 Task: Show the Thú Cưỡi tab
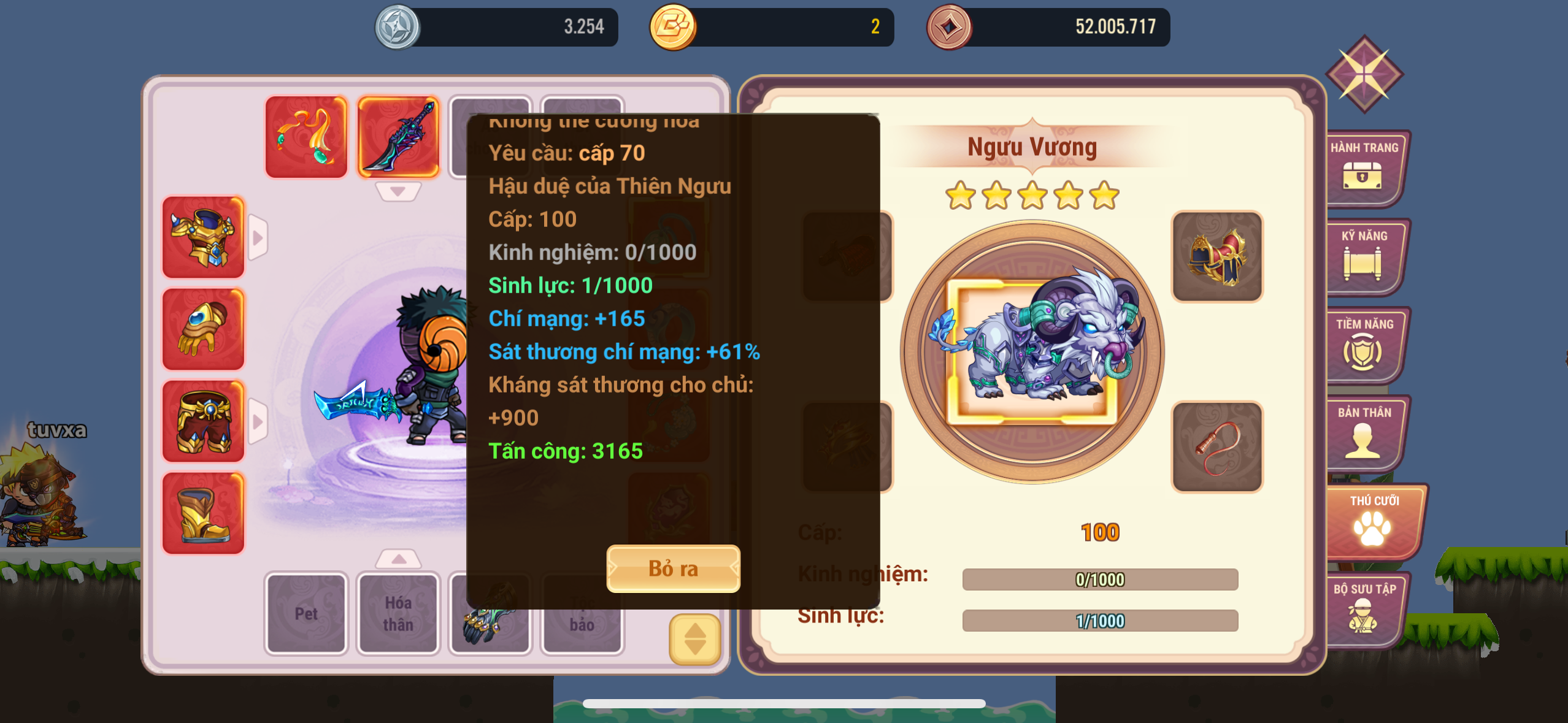coord(1373,521)
